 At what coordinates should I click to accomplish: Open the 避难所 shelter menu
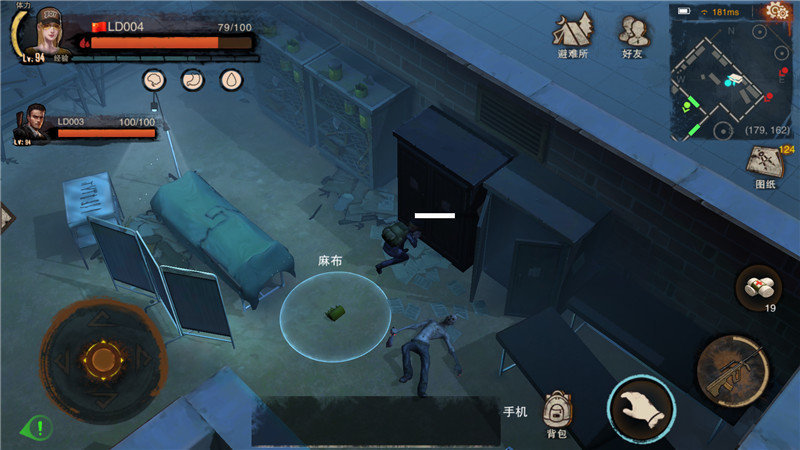[571, 35]
